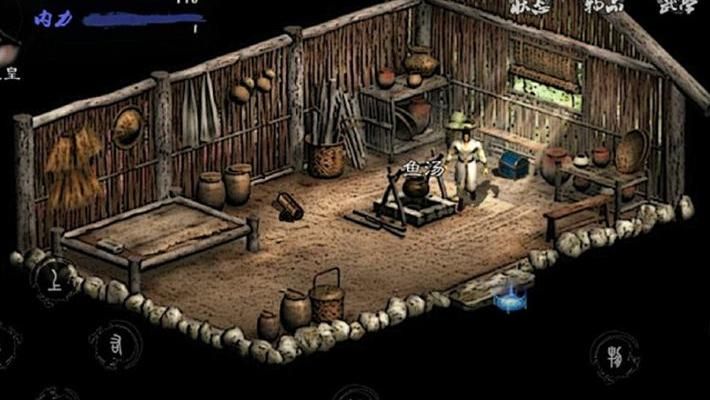Open the 物品 items menu
710x400 pixels.
tap(605, 7)
